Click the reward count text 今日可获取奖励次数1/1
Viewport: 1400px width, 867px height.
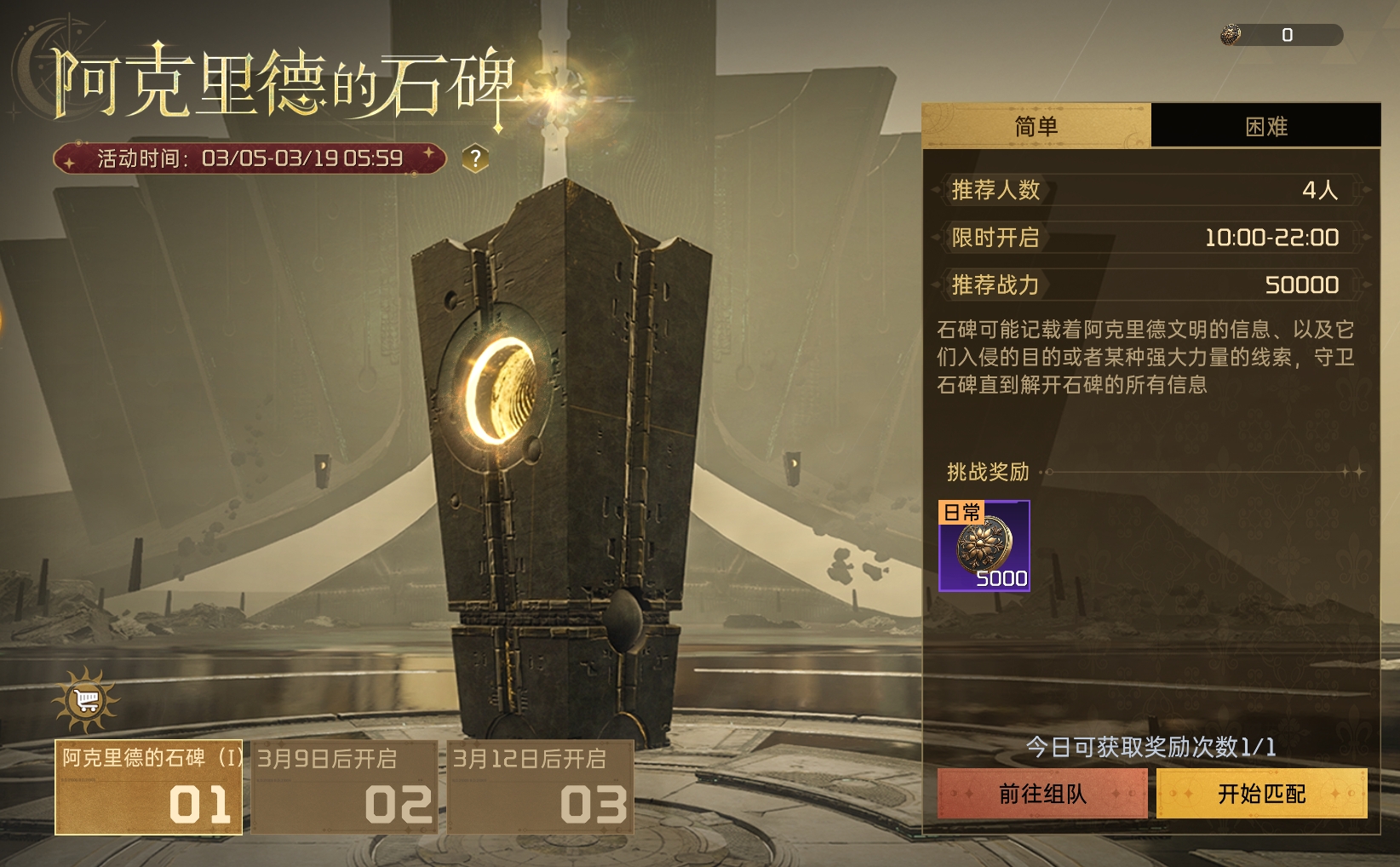point(1151,745)
